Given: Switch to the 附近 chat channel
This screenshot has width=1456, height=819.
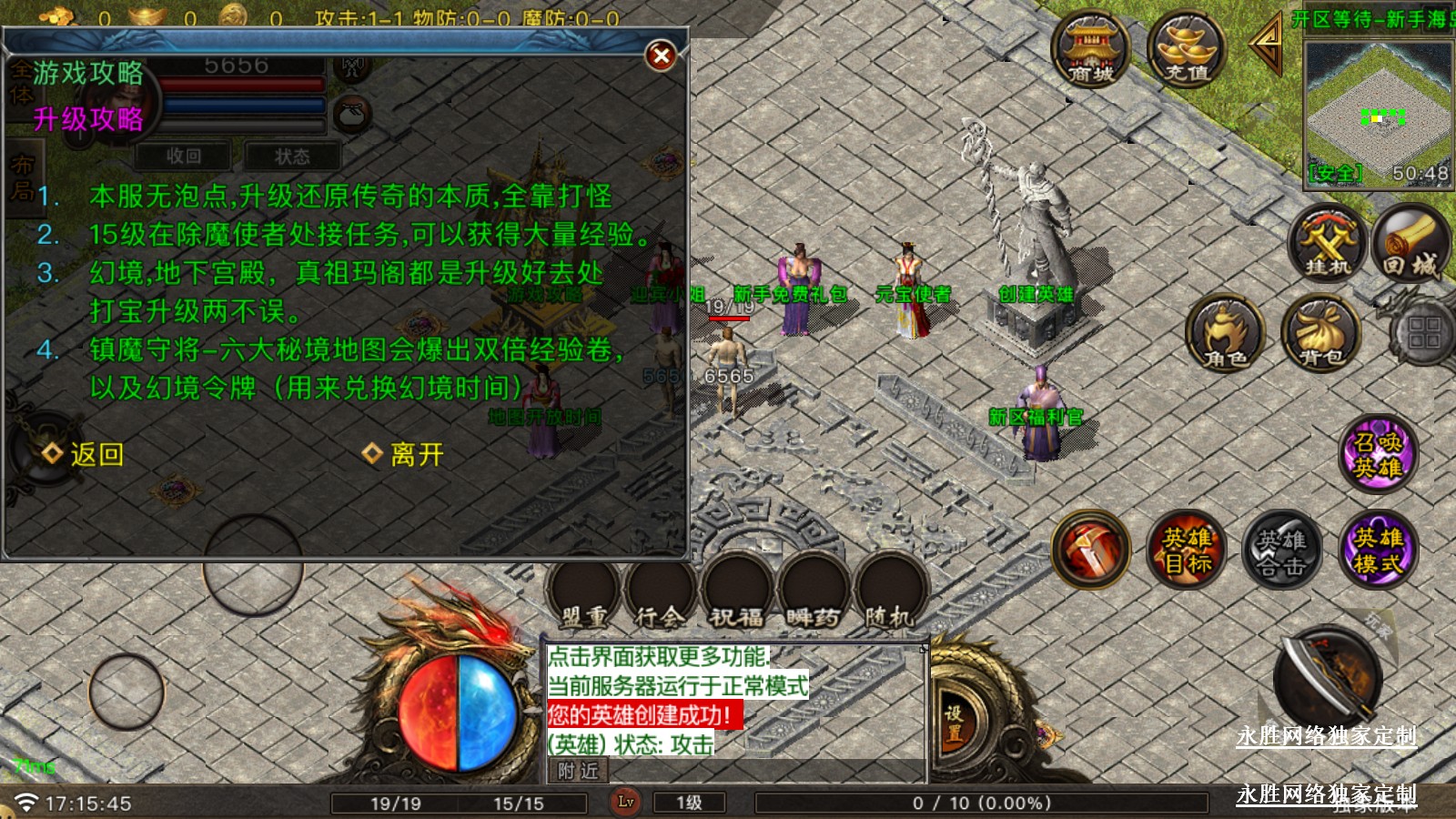Looking at the screenshot, I should click(578, 771).
